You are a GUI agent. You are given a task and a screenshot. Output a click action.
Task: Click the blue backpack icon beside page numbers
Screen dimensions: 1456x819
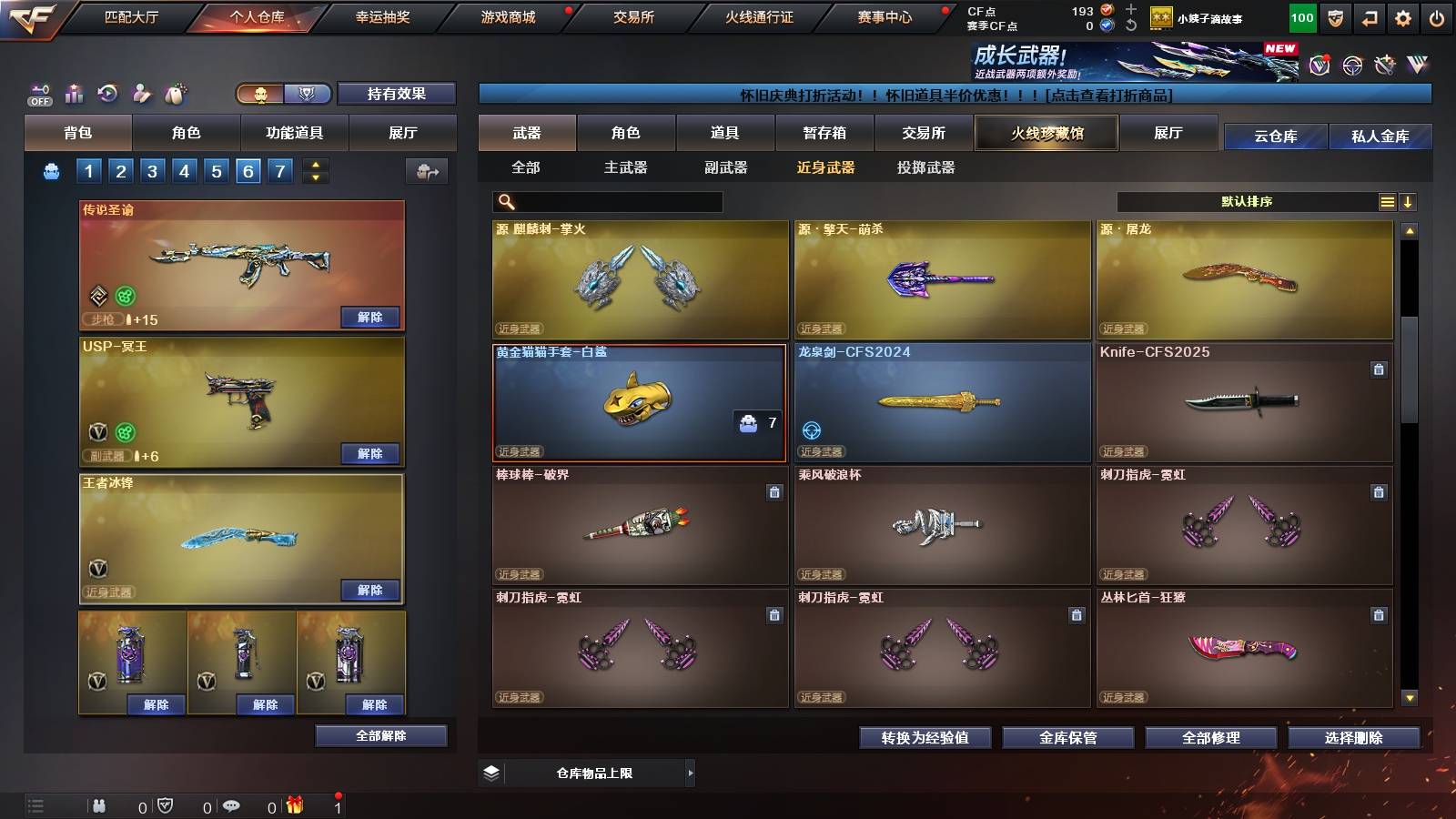point(53,170)
